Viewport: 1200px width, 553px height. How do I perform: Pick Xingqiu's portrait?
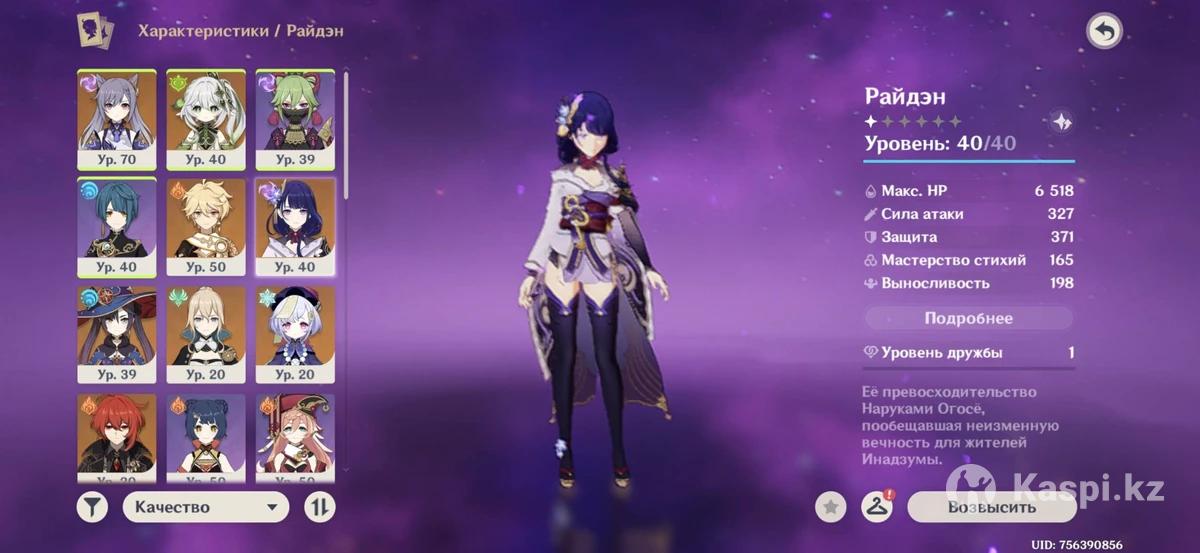click(x=117, y=224)
